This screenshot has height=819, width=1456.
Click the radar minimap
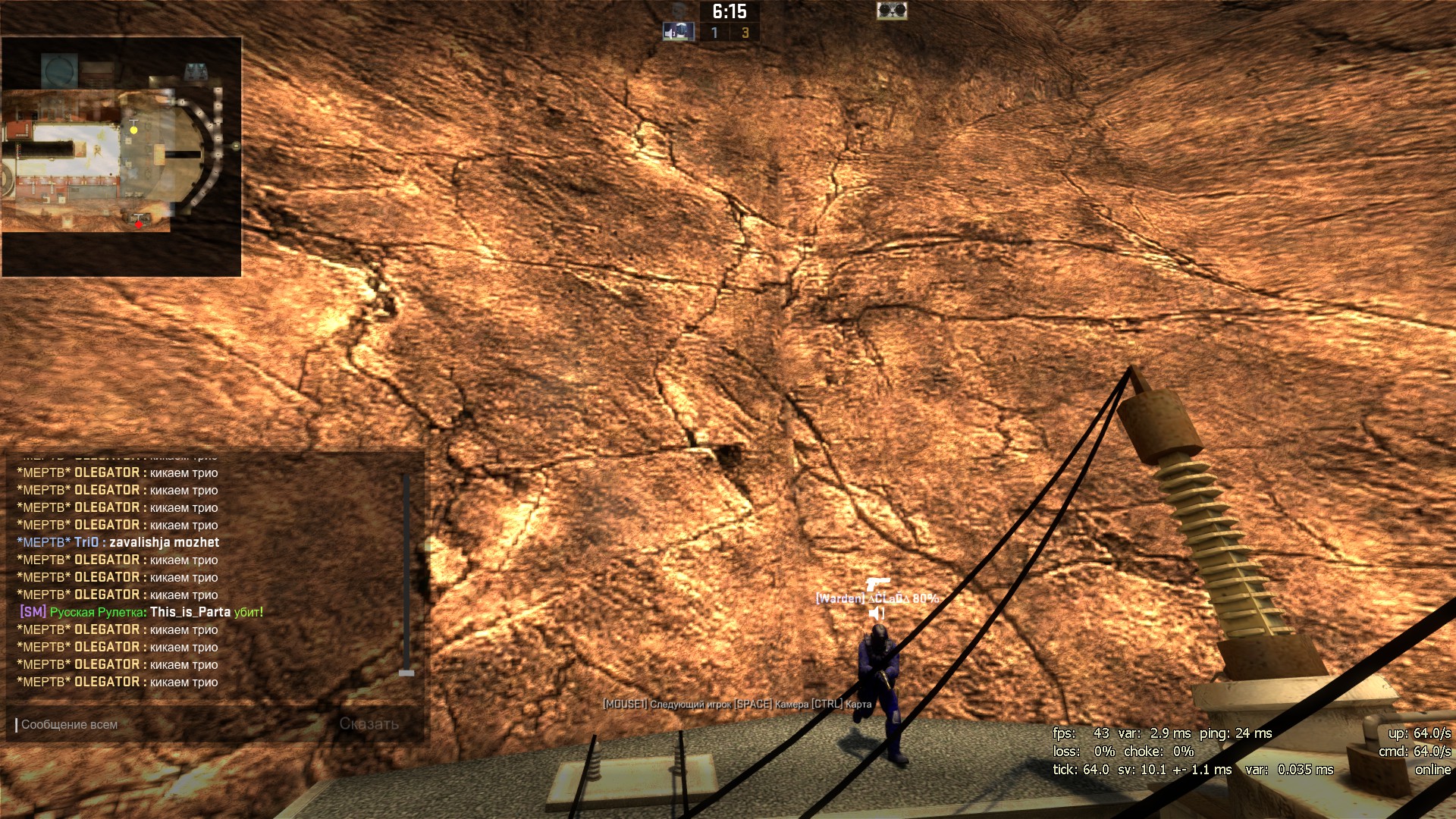pyautogui.click(x=121, y=156)
